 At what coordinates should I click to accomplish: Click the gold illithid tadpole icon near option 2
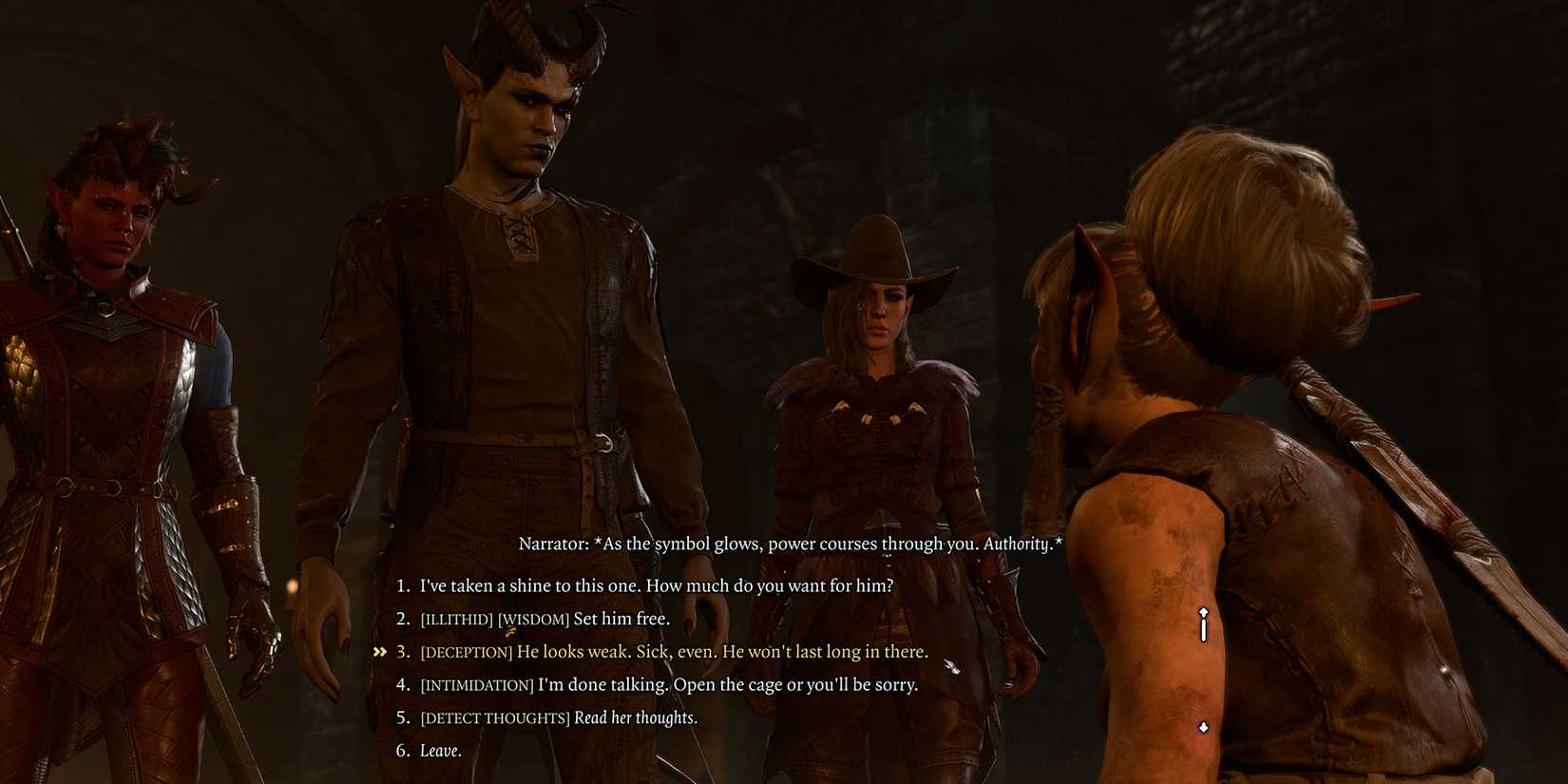tap(508, 631)
